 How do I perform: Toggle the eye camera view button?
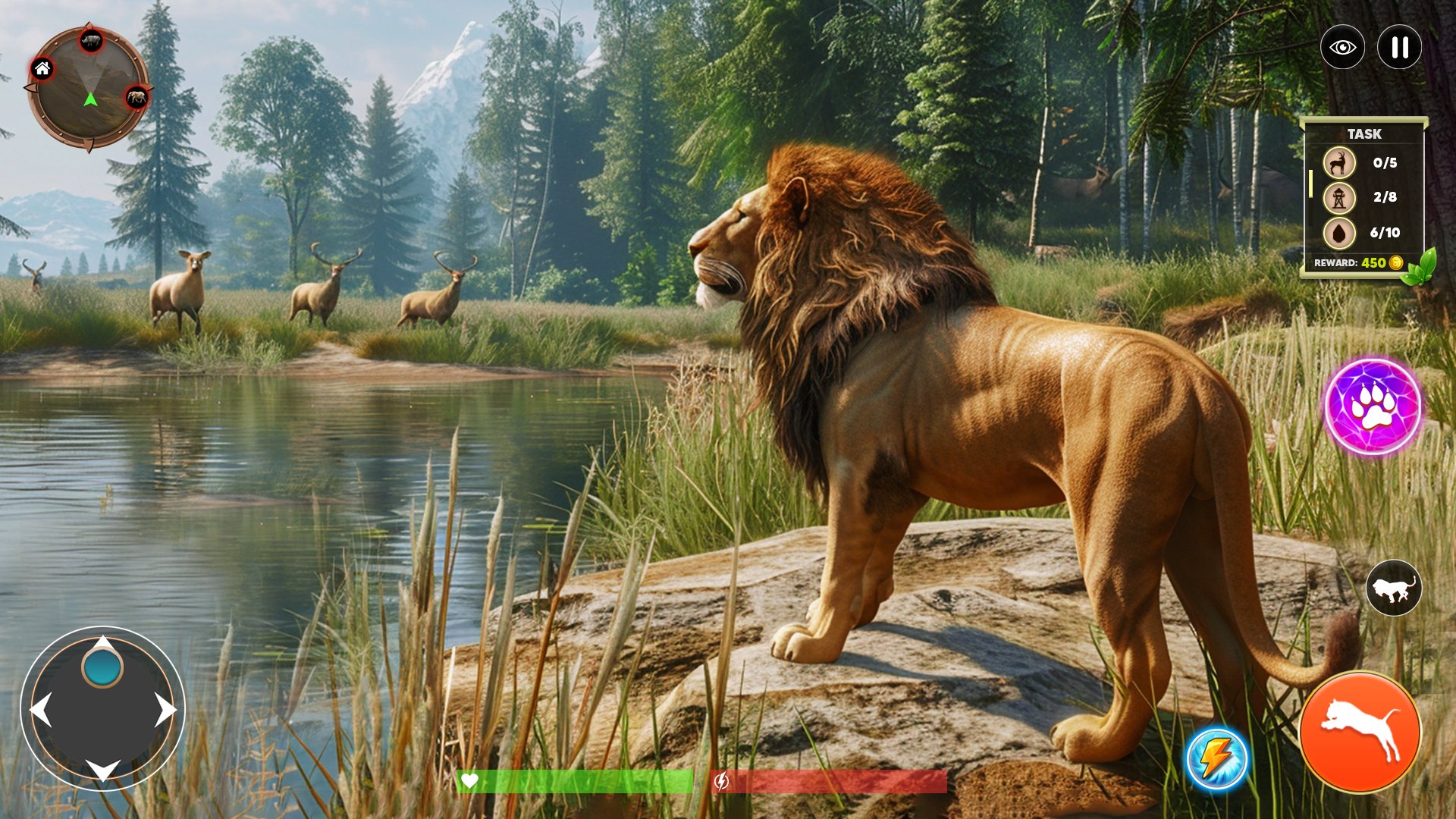[x=1342, y=48]
